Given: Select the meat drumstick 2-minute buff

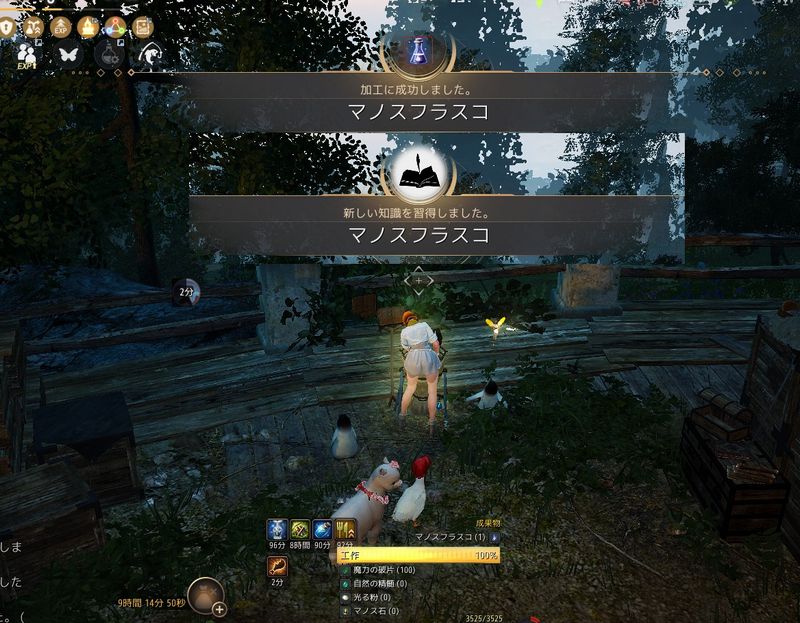Looking at the screenshot, I should (277, 567).
